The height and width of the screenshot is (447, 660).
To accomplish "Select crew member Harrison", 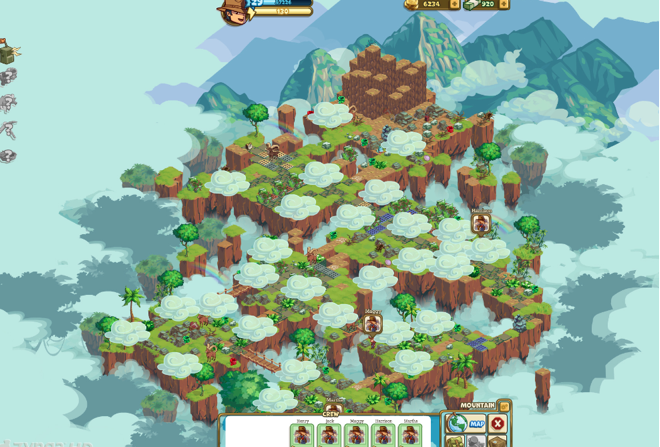I will coord(383,435).
